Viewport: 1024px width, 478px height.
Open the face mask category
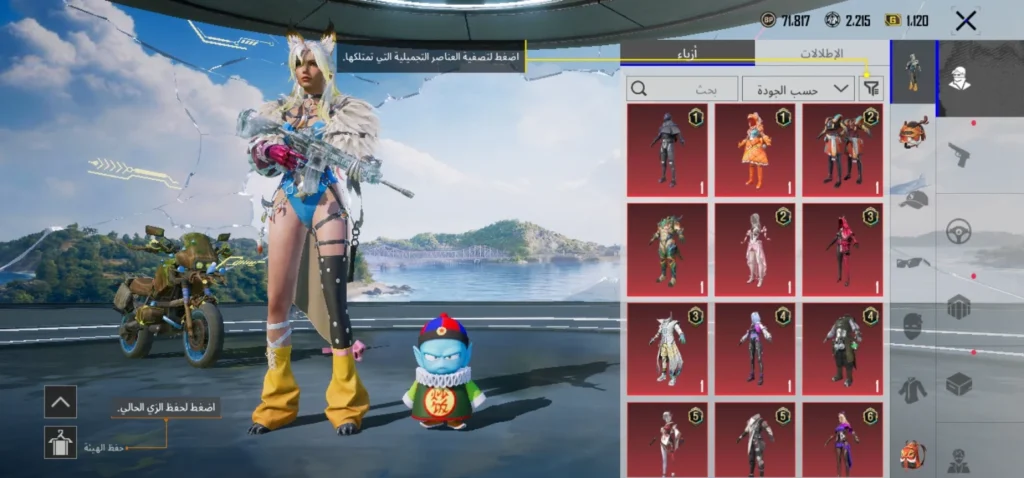click(912, 326)
